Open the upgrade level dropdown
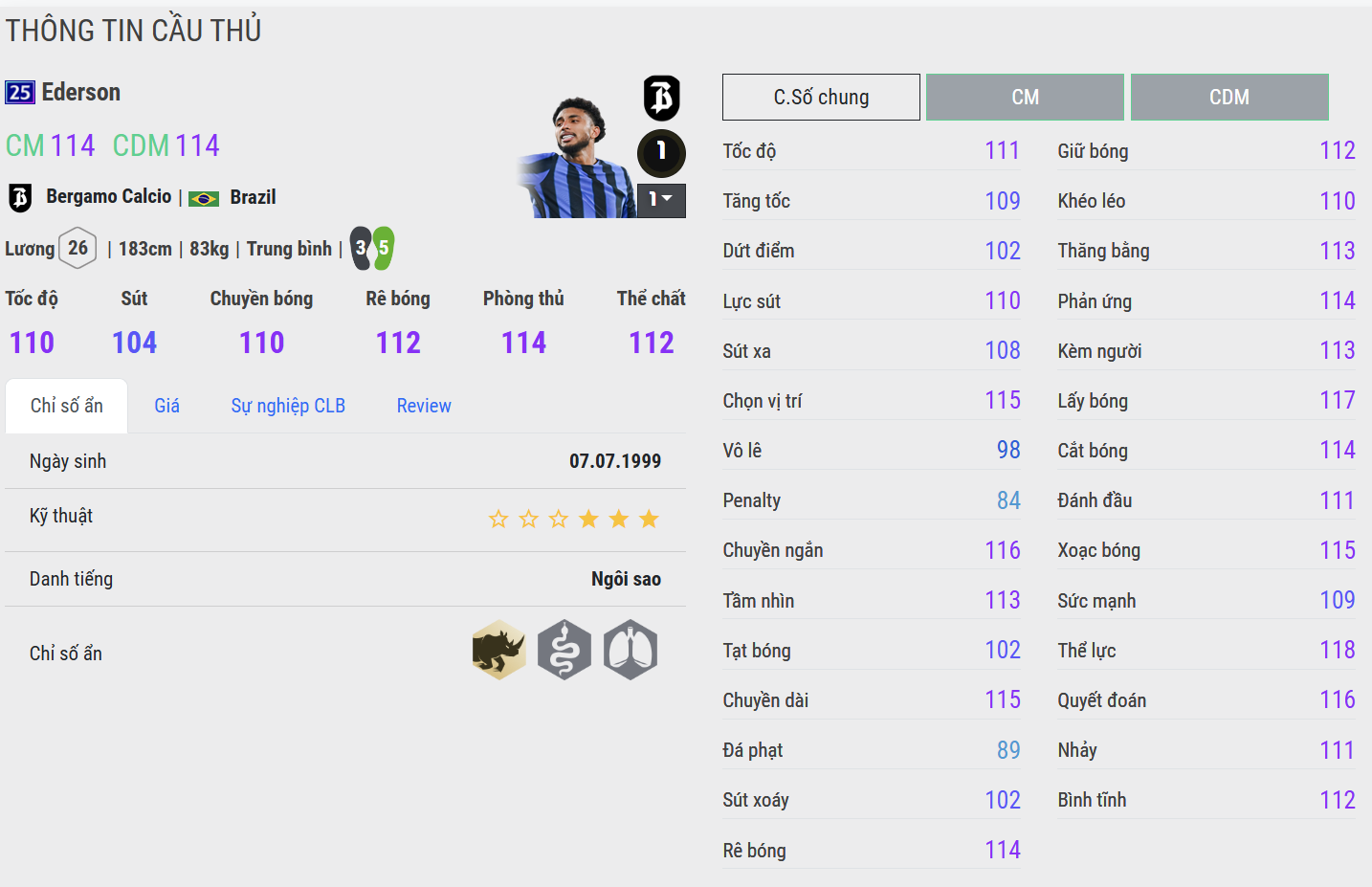The height and width of the screenshot is (887, 1372). (x=661, y=200)
